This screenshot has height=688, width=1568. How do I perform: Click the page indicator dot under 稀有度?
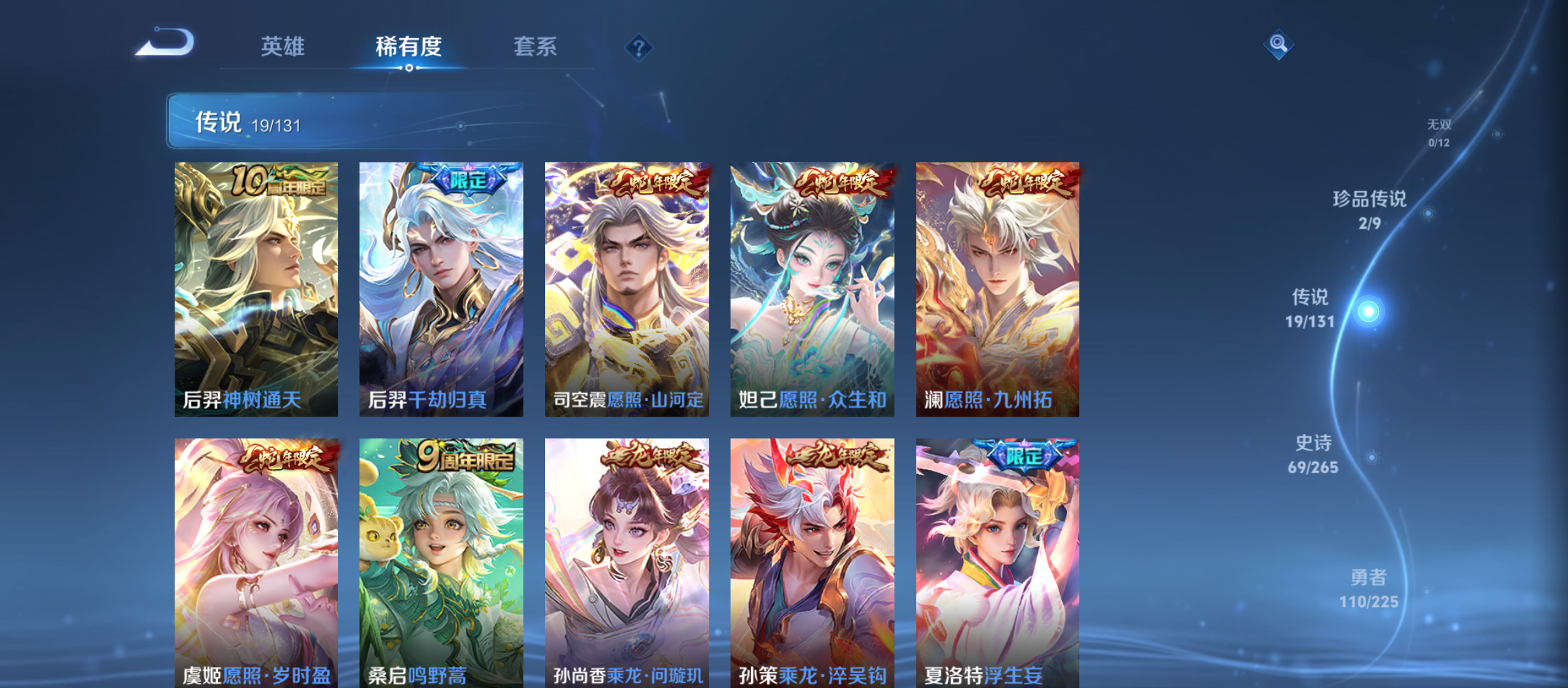coord(409,67)
